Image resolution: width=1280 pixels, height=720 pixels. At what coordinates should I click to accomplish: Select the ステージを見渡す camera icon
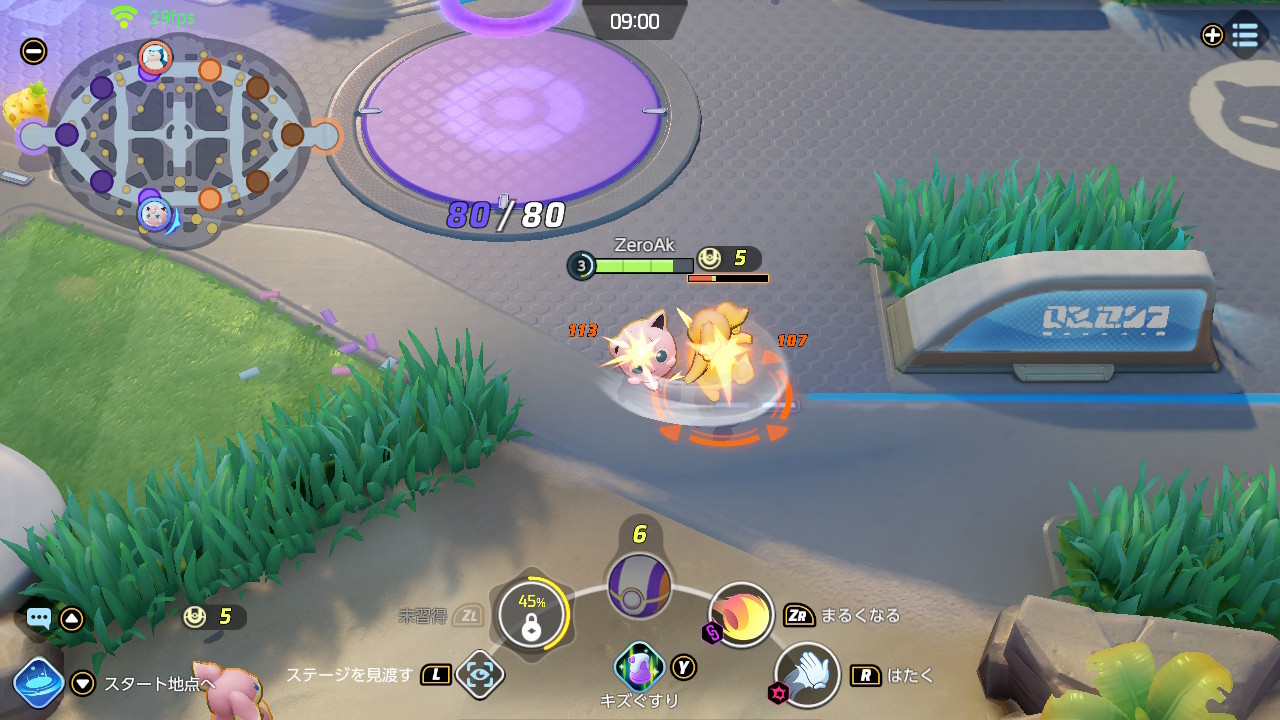point(480,675)
